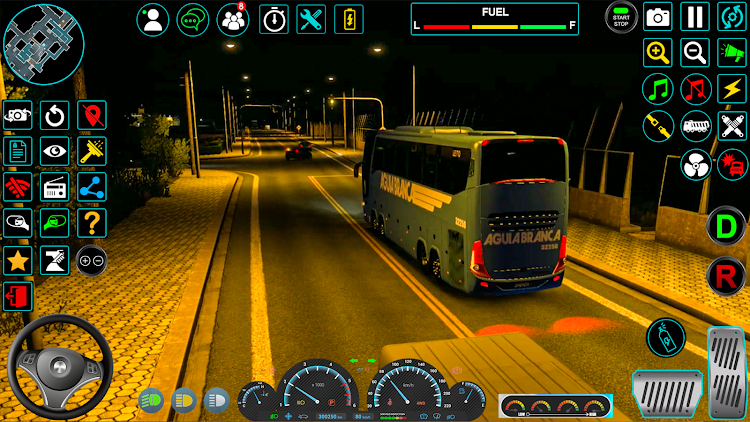This screenshot has width=750, height=422.
Task: Mute music with the crossed-out red note
Action: 695,89
